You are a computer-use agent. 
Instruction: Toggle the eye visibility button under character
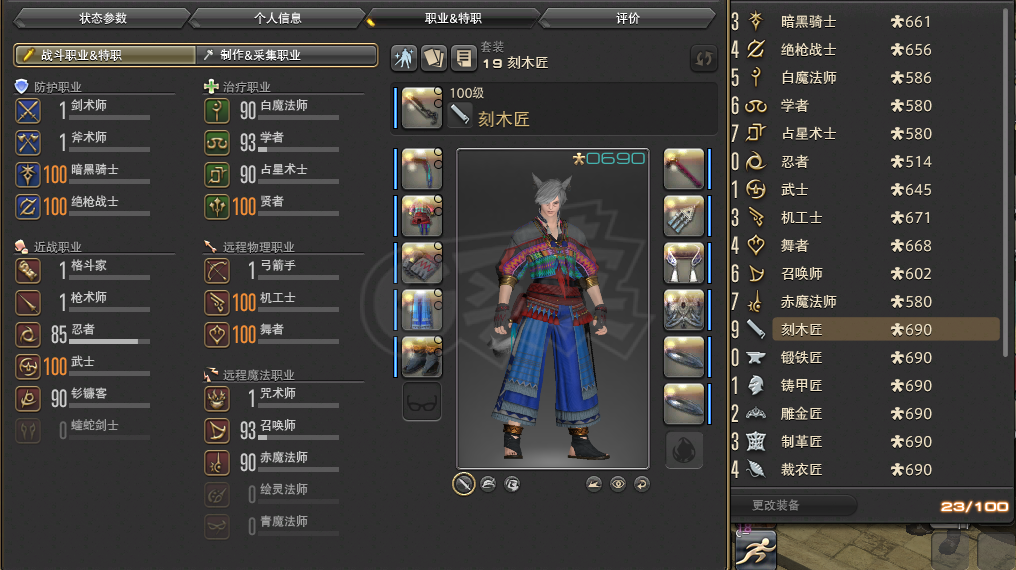point(618,484)
